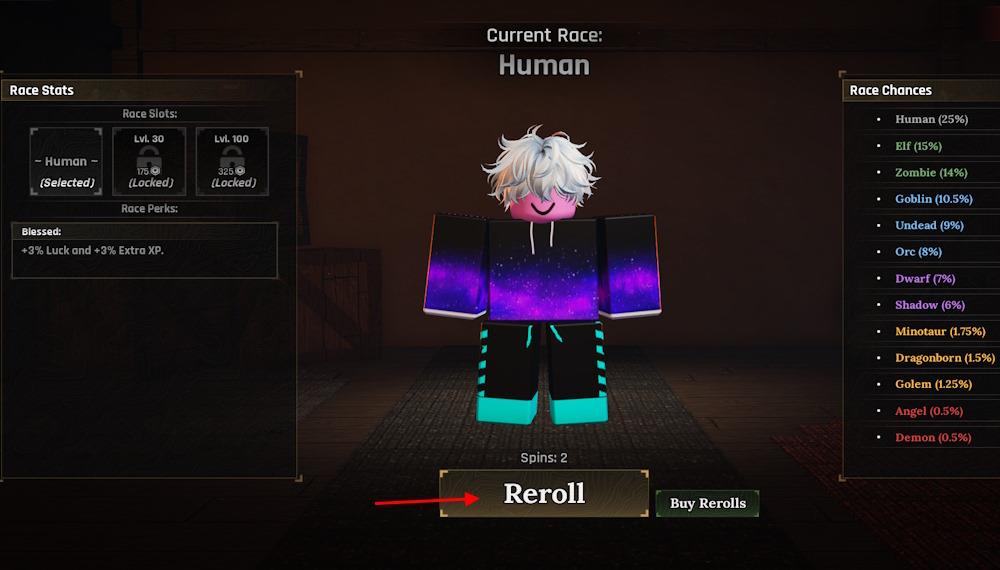Click the Reroll button
The height and width of the screenshot is (570, 1000).
(544, 493)
